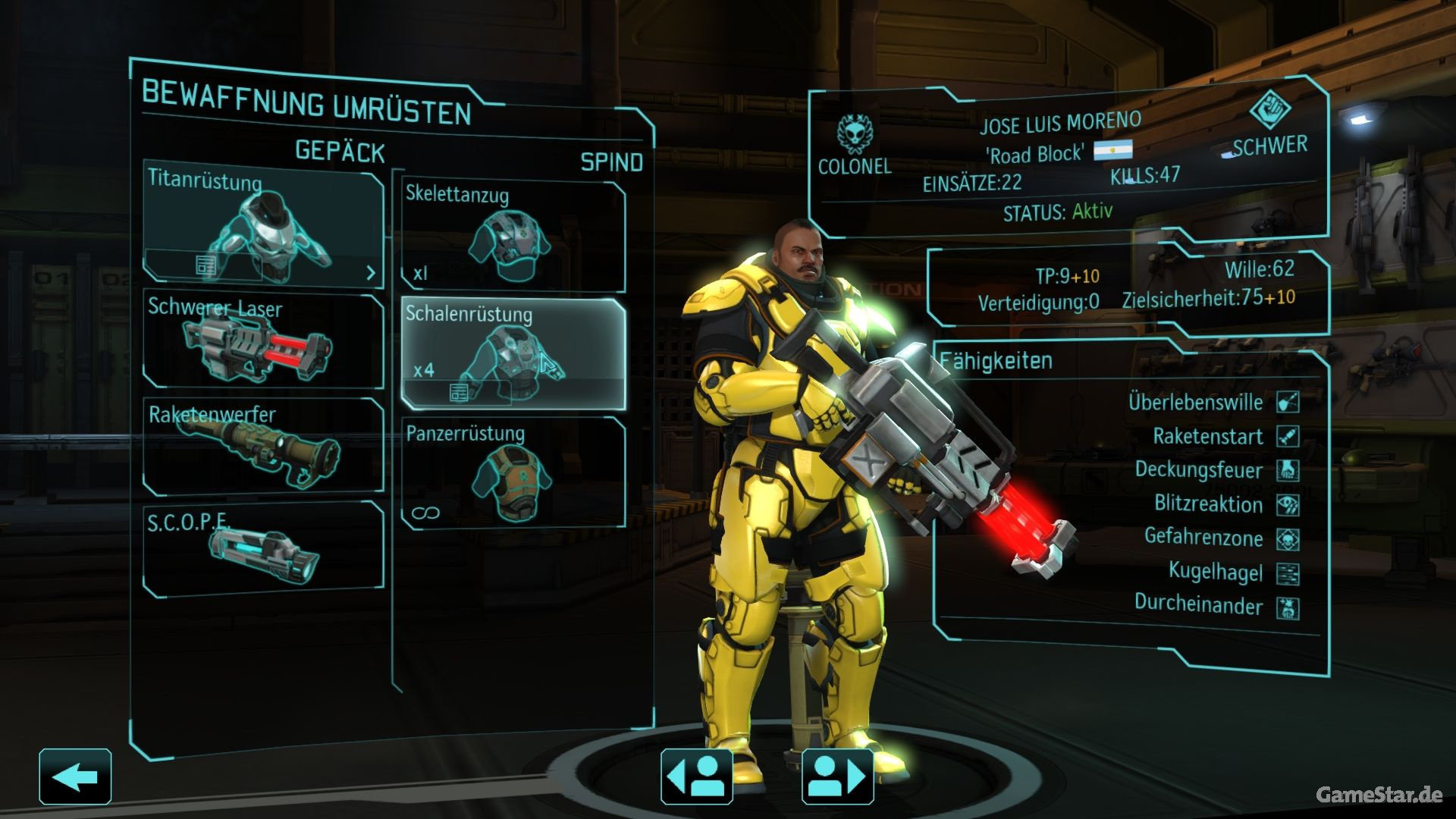Select the Deckungsfeuer ability icon
This screenshot has width=1456, height=819.
coord(1288,470)
